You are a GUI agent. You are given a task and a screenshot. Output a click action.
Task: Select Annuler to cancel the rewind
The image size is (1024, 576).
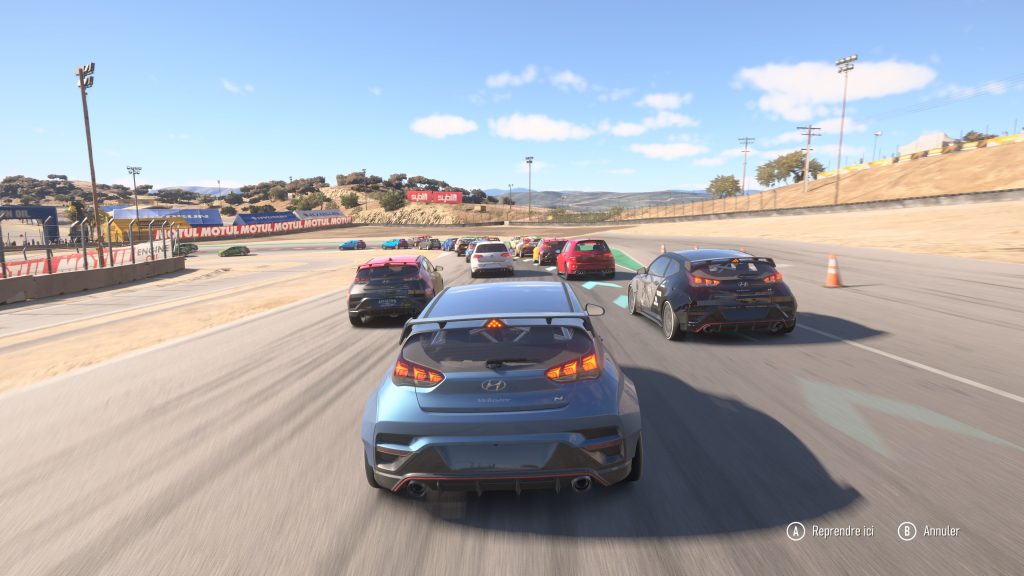pos(929,531)
